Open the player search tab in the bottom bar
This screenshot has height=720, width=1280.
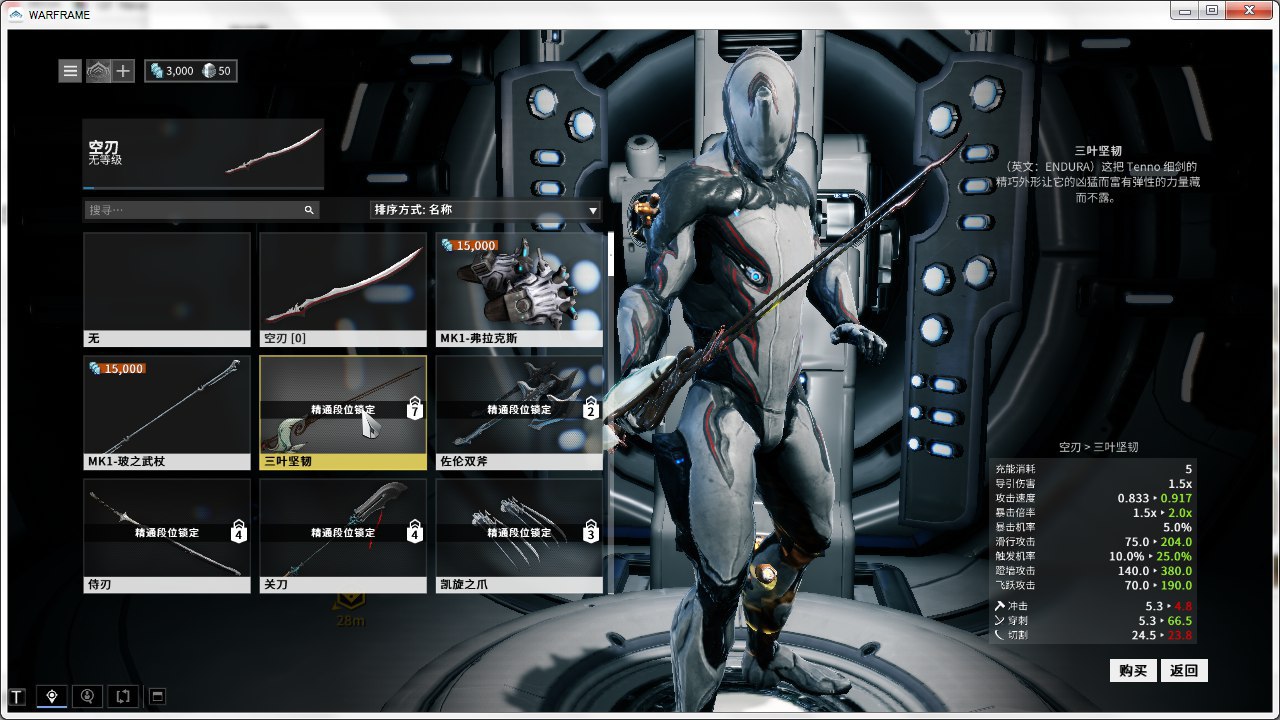(88, 696)
